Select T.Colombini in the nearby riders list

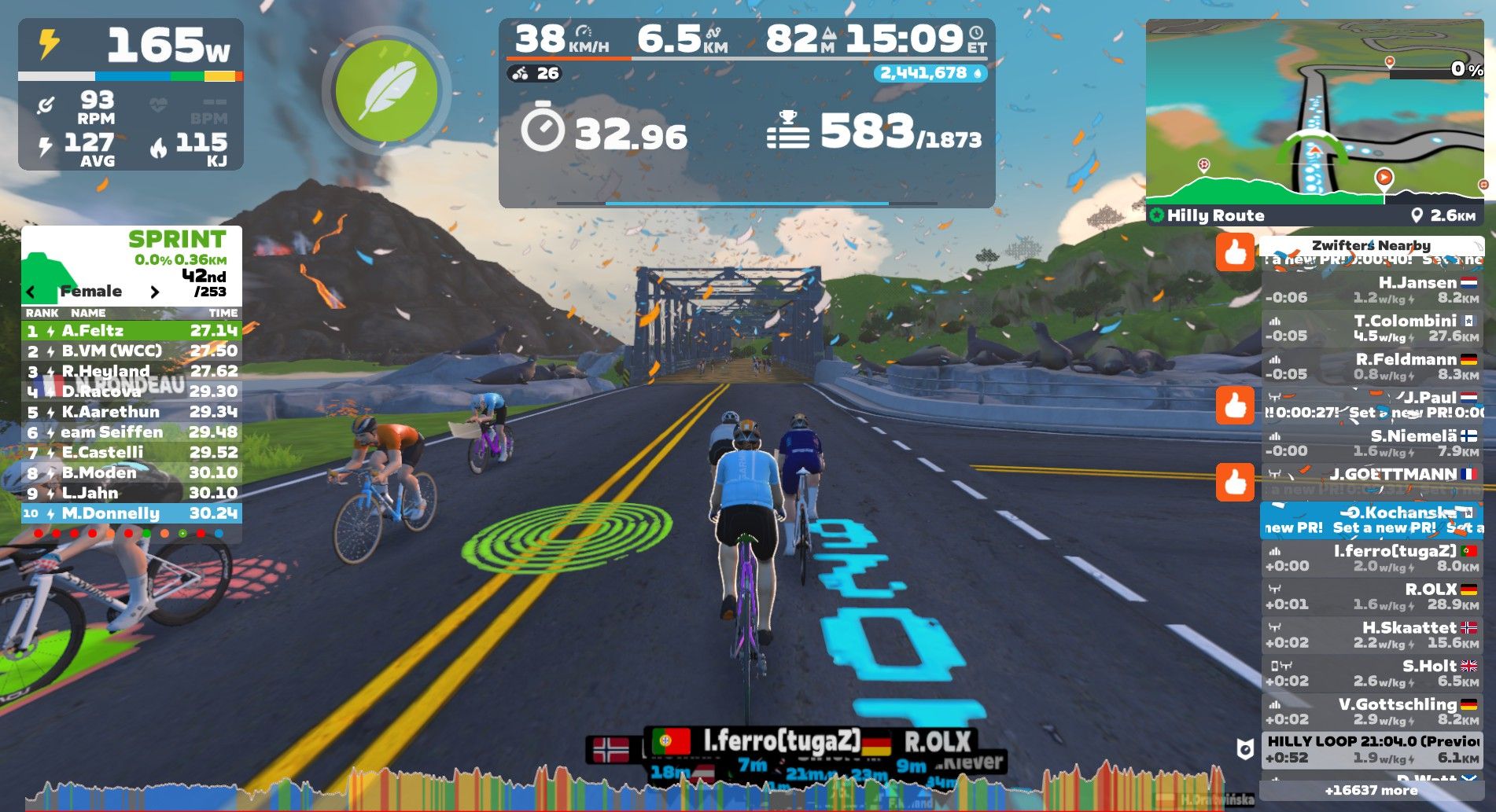(x=1371, y=329)
